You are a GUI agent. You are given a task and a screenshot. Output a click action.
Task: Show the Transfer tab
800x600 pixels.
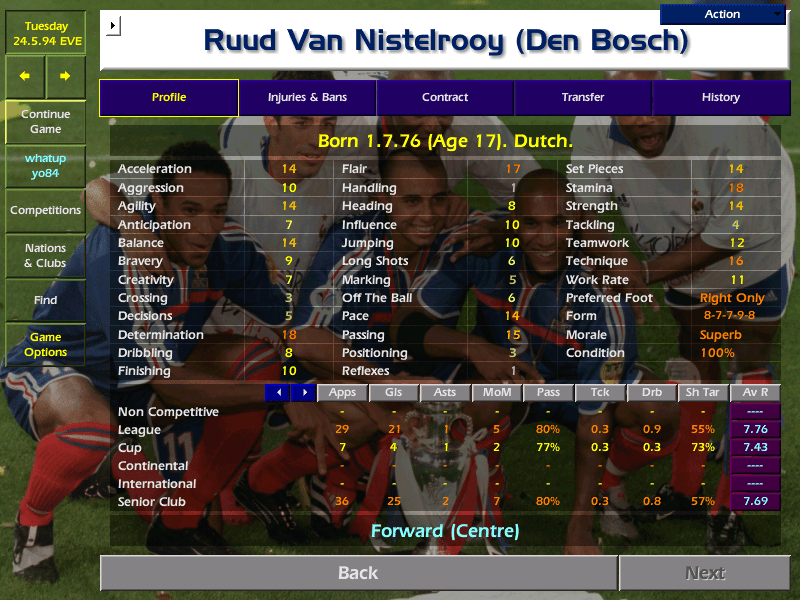click(583, 97)
